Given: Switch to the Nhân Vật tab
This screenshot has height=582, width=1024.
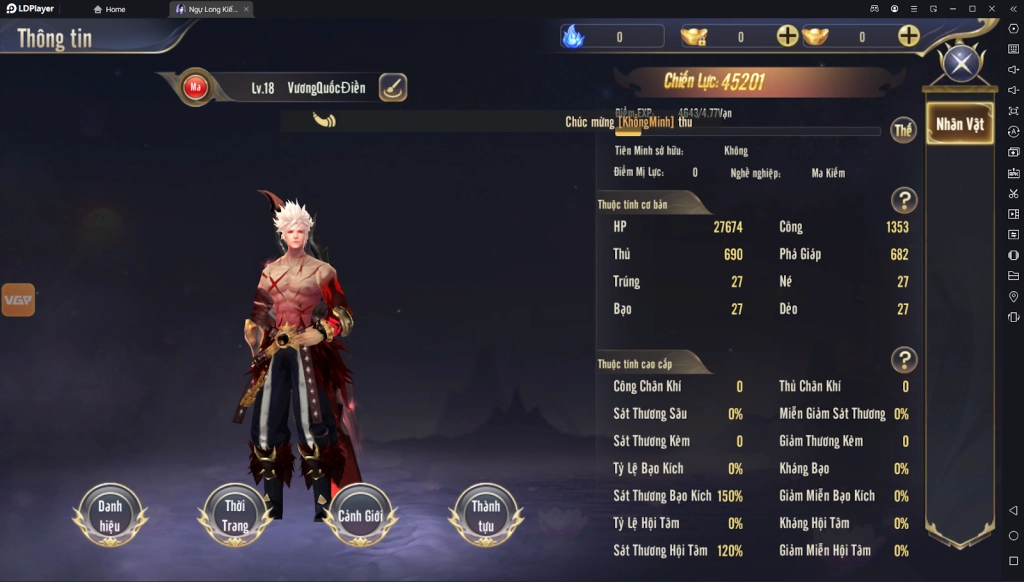Looking at the screenshot, I should (959, 124).
